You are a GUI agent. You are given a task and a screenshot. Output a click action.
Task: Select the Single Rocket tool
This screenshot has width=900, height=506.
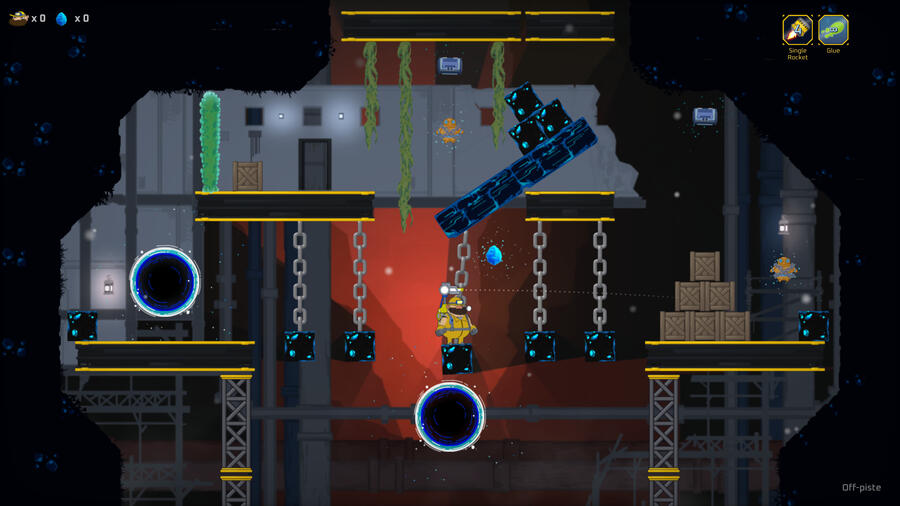point(797,29)
